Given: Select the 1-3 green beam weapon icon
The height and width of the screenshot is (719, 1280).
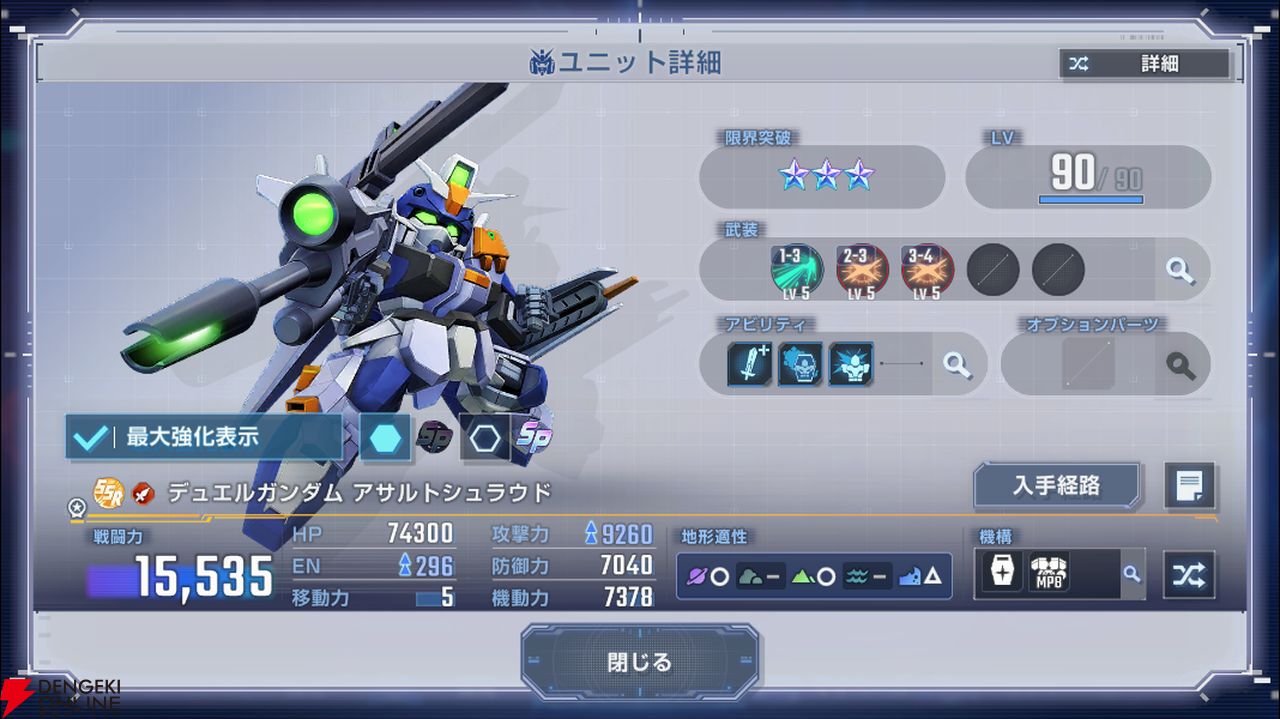Looking at the screenshot, I should click(796, 270).
